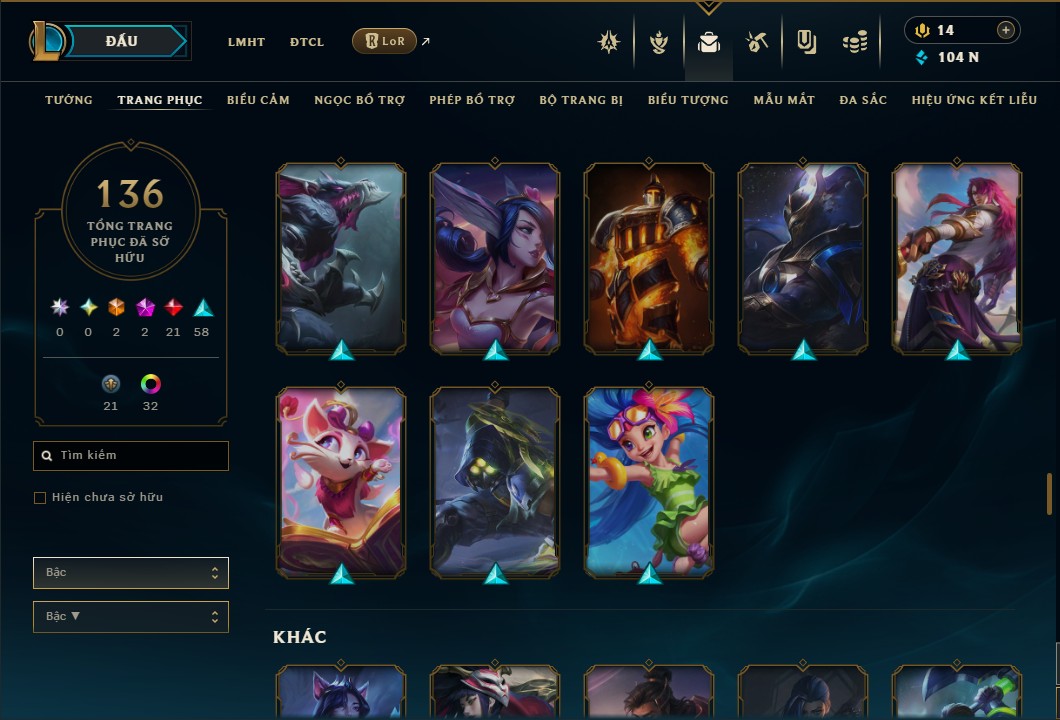Open the BIỂU CẢM tab

tap(258, 100)
